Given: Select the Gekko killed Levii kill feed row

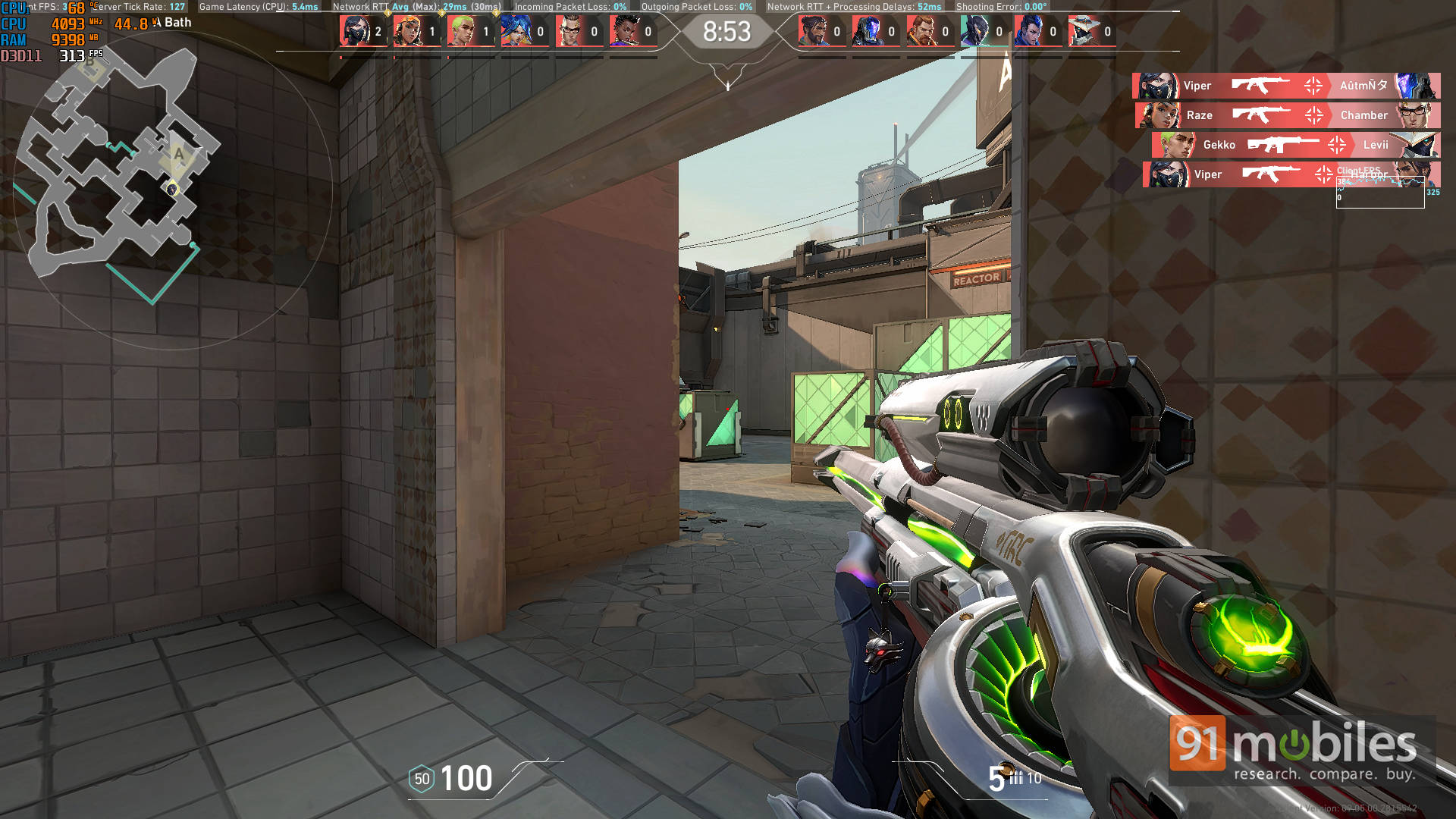Looking at the screenshot, I should click(1295, 145).
